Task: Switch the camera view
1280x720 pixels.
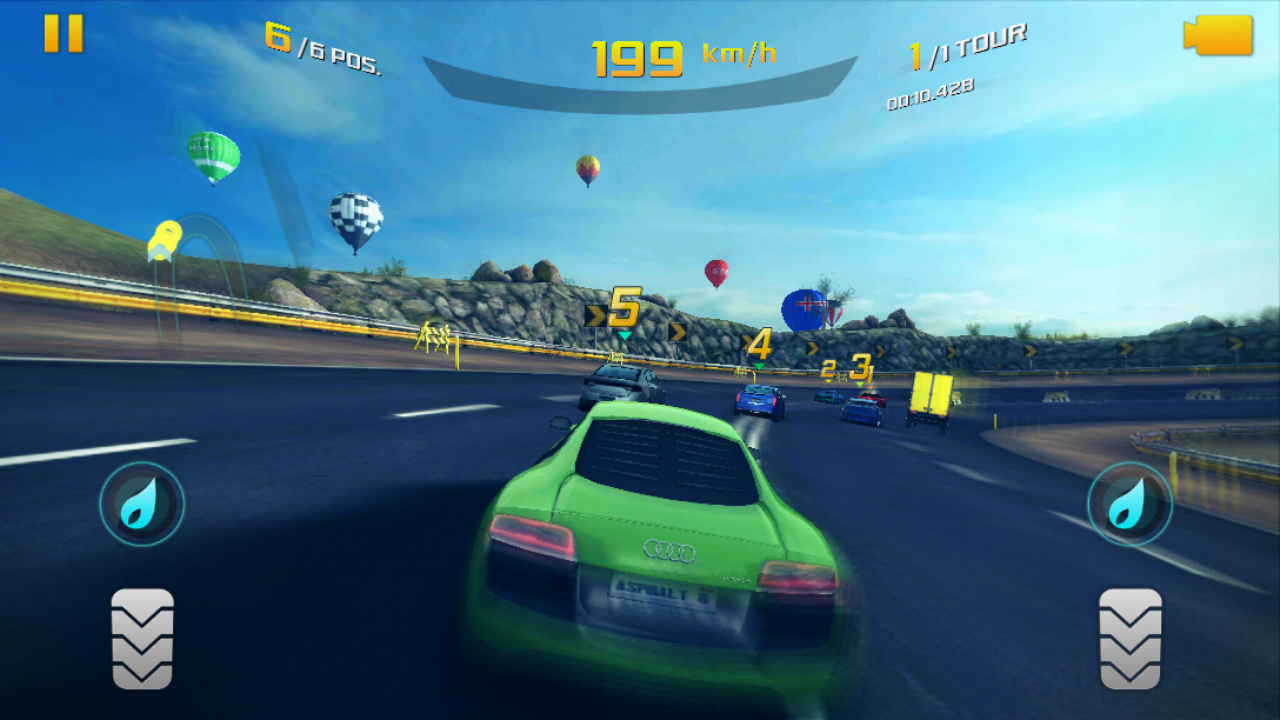Action: tap(1218, 35)
